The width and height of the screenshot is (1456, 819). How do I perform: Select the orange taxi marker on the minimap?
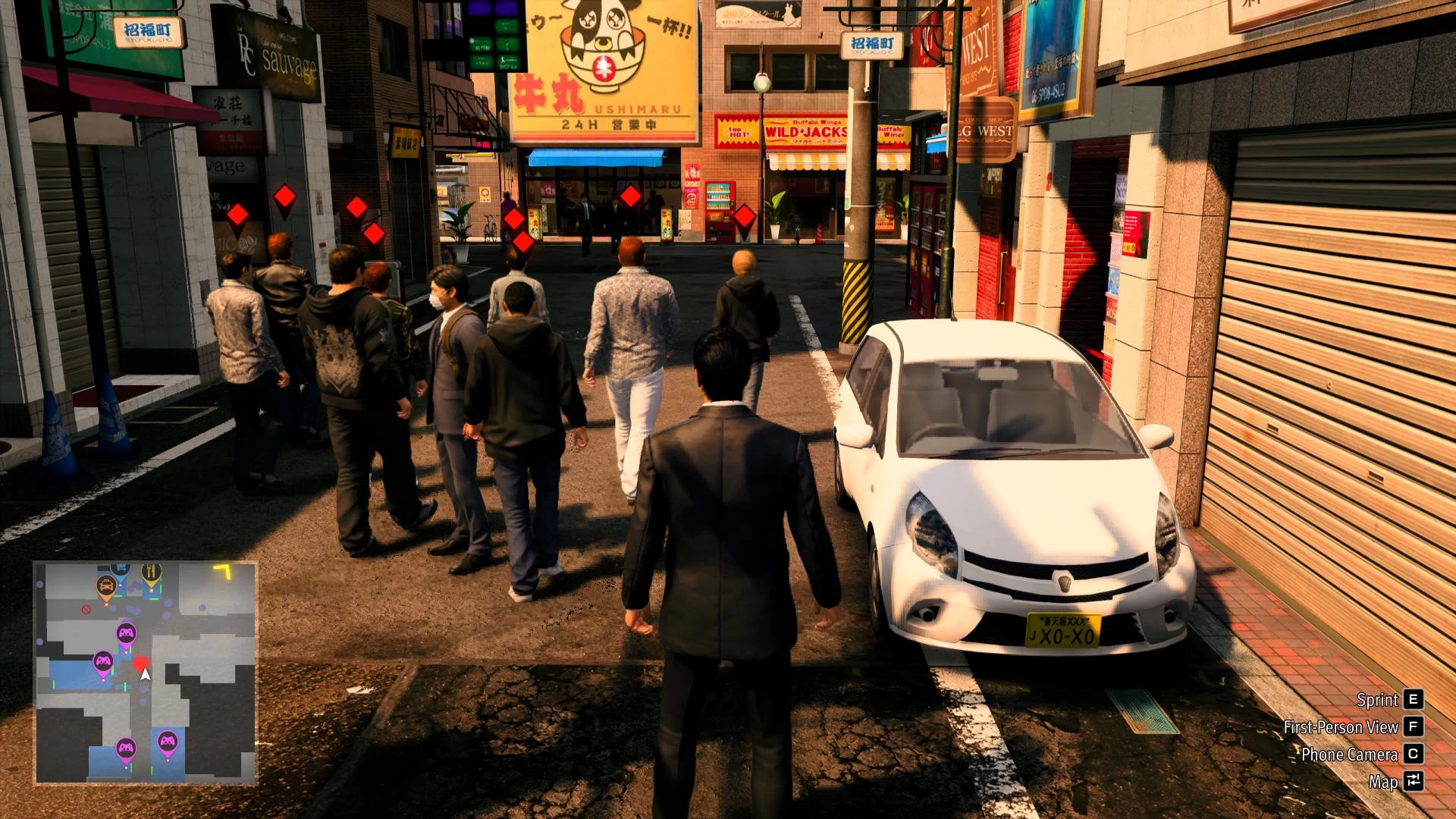click(x=106, y=585)
